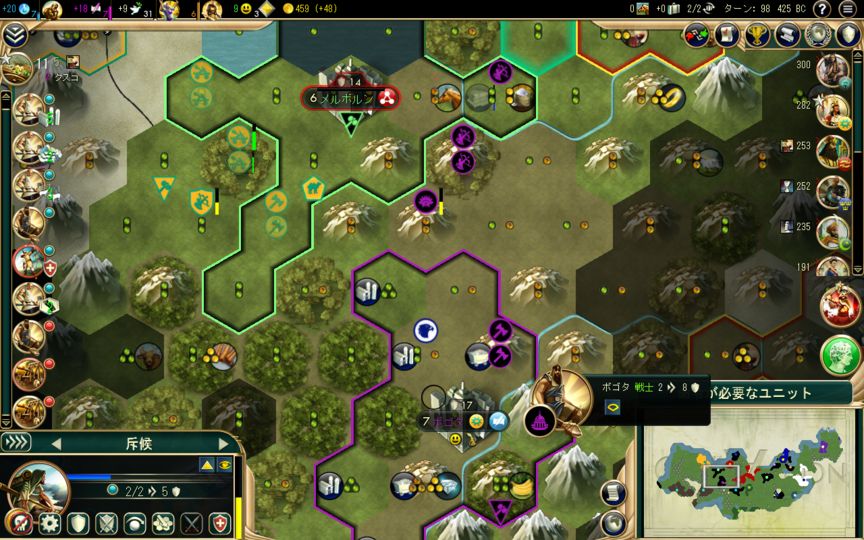The height and width of the screenshot is (540, 864).
Task: Select the next unit arrow by 斥候
Action: click(x=224, y=443)
